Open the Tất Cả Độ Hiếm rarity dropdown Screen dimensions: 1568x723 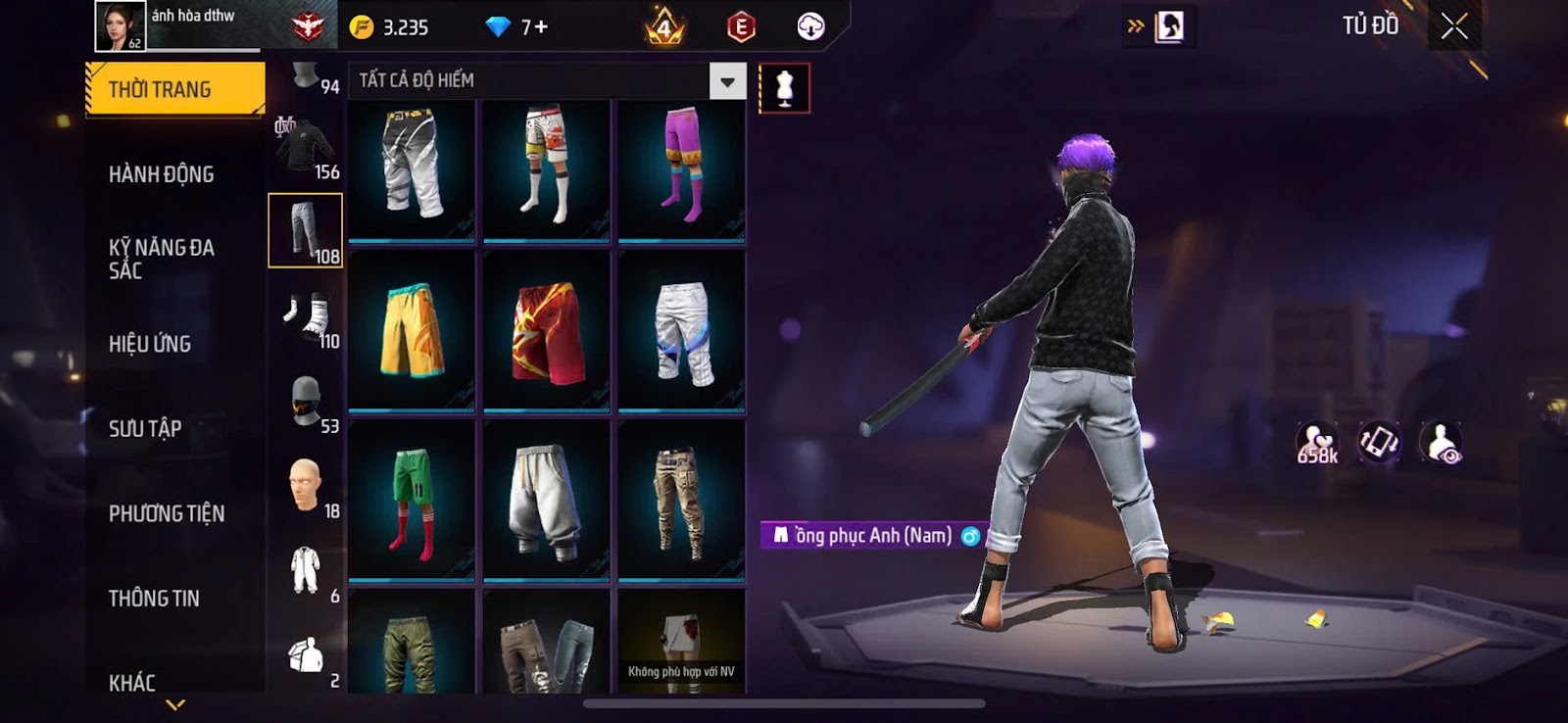[x=727, y=81]
